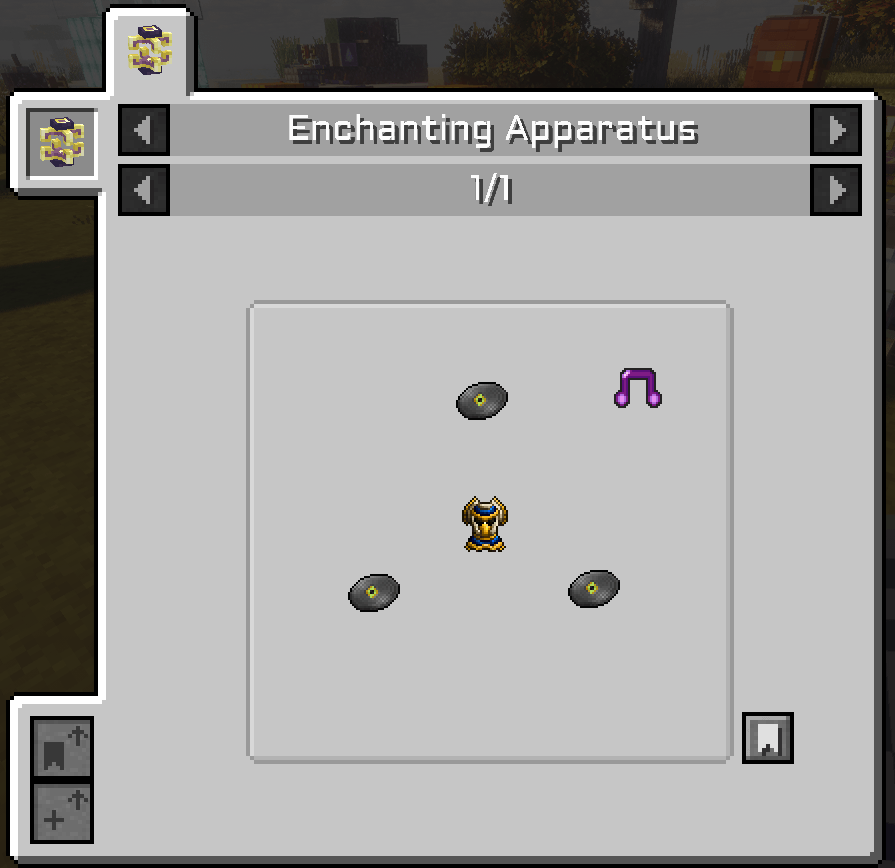
Task: Bookmark this recipe with the white bookmark button
Action: 767,738
